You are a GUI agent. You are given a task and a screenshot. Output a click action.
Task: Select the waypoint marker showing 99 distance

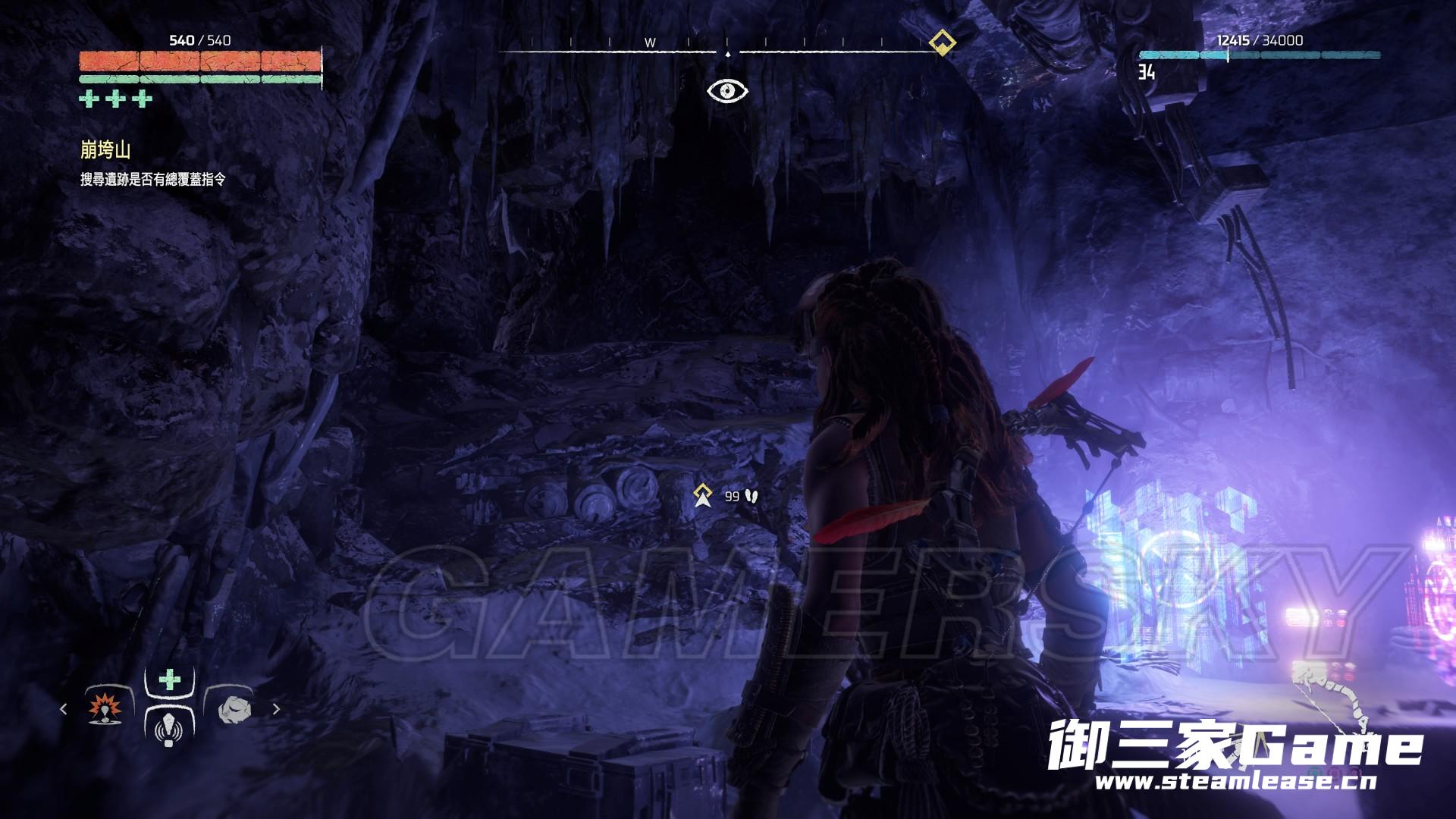703,495
